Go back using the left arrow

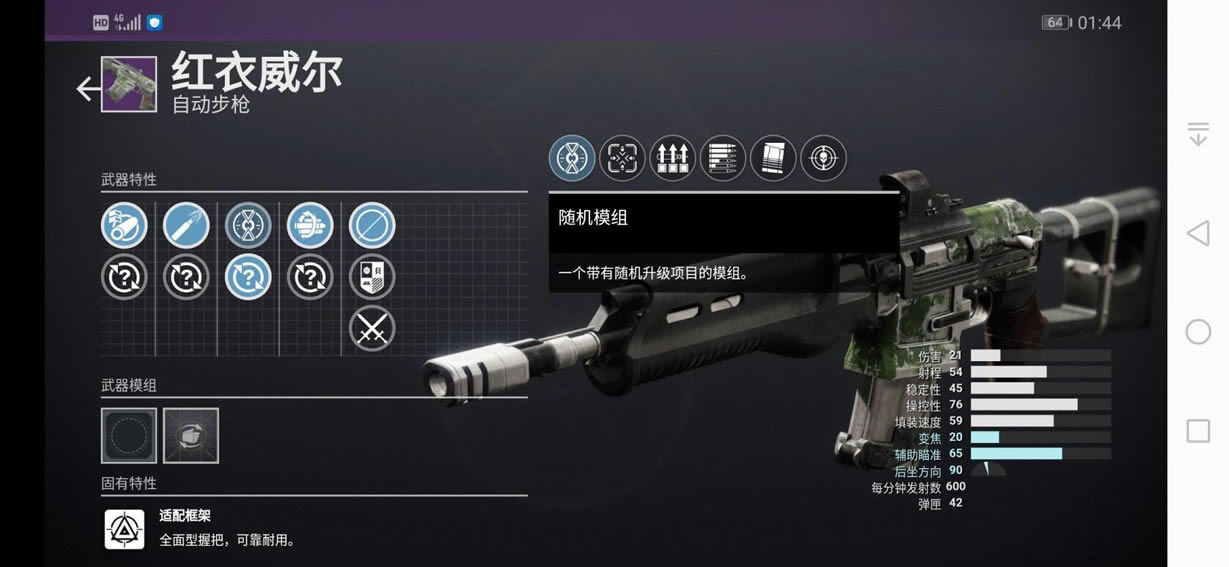point(88,89)
